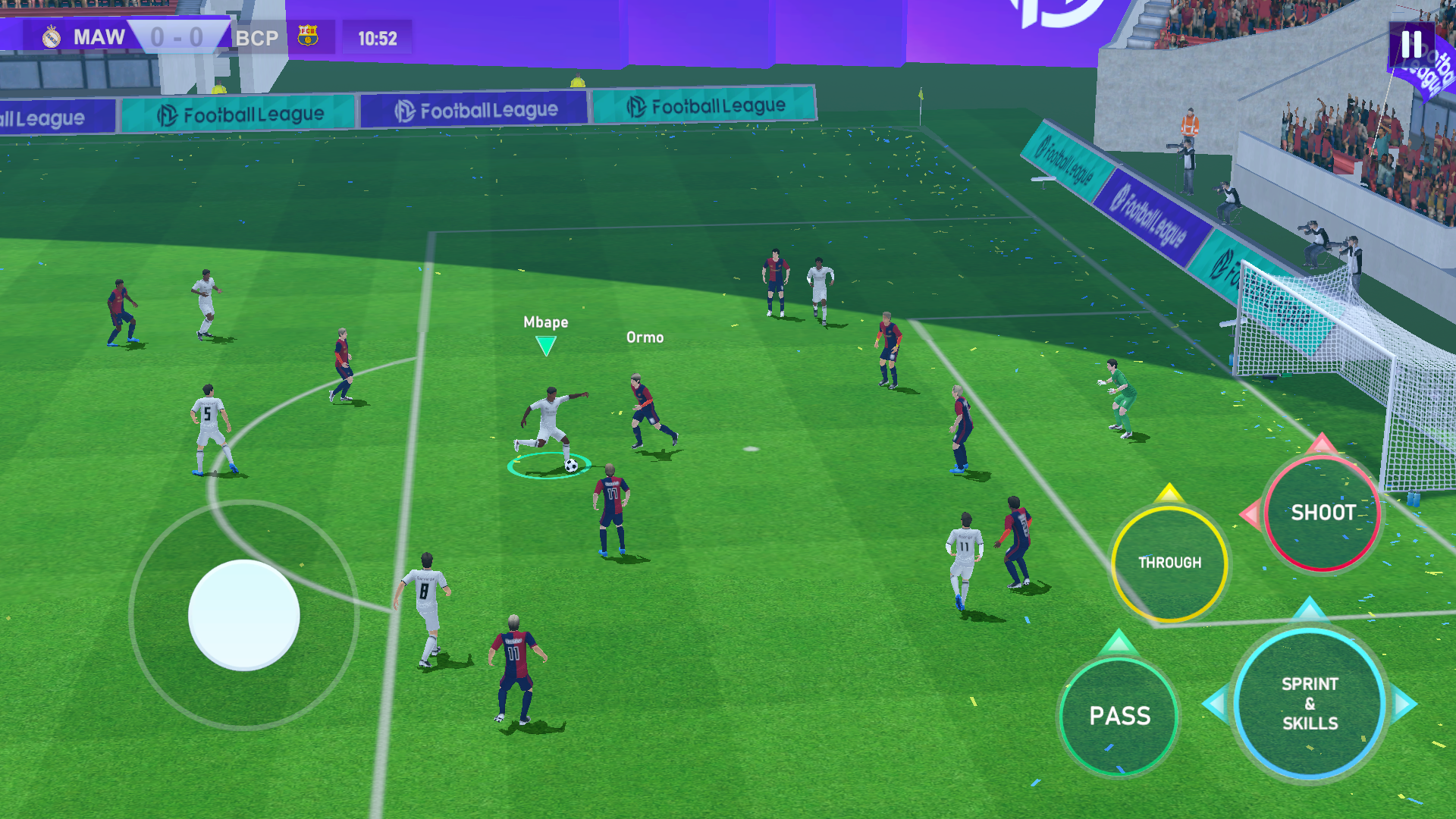The width and height of the screenshot is (1456, 819).
Task: Click the Real Madrid crest next to MAW
Action: click(x=51, y=36)
